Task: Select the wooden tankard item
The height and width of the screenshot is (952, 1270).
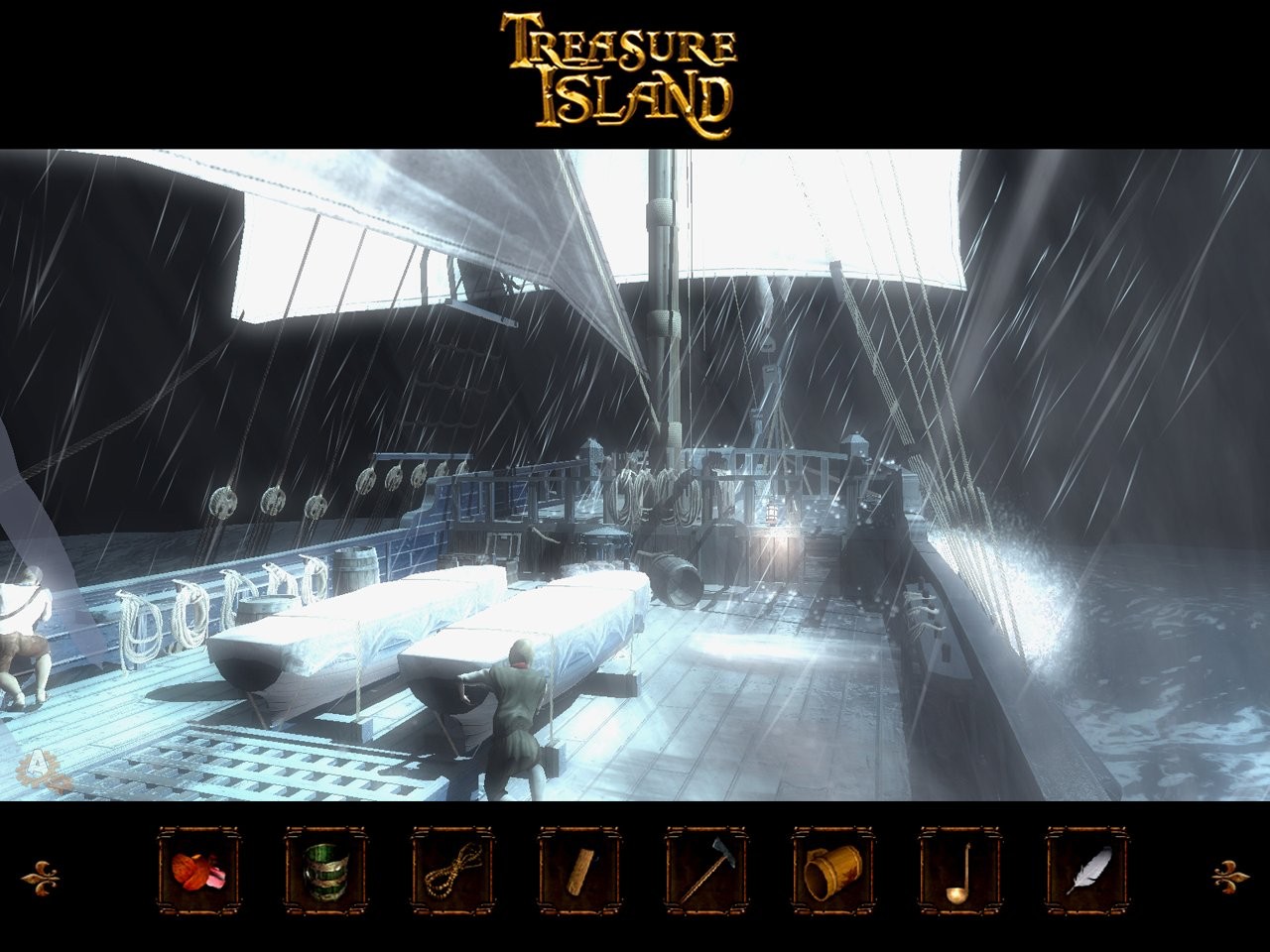Action: pyautogui.click(x=833, y=870)
